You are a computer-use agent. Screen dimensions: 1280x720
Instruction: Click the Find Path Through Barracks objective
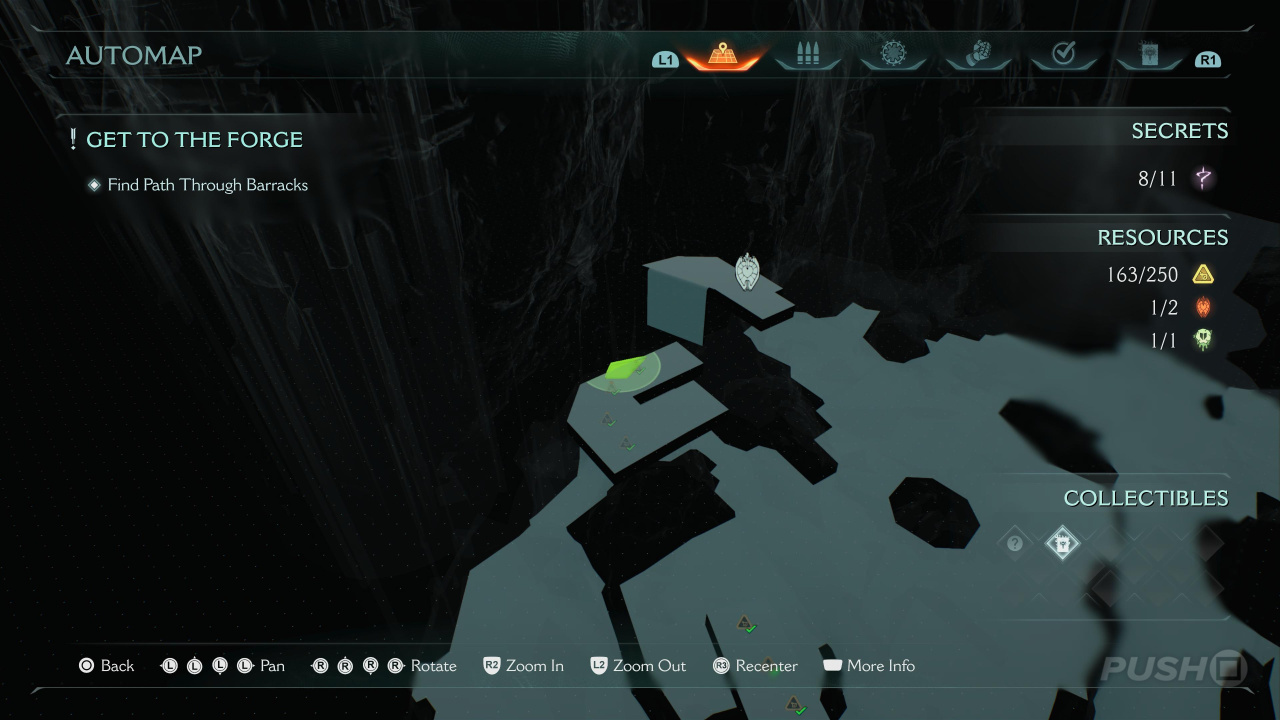[207, 185]
